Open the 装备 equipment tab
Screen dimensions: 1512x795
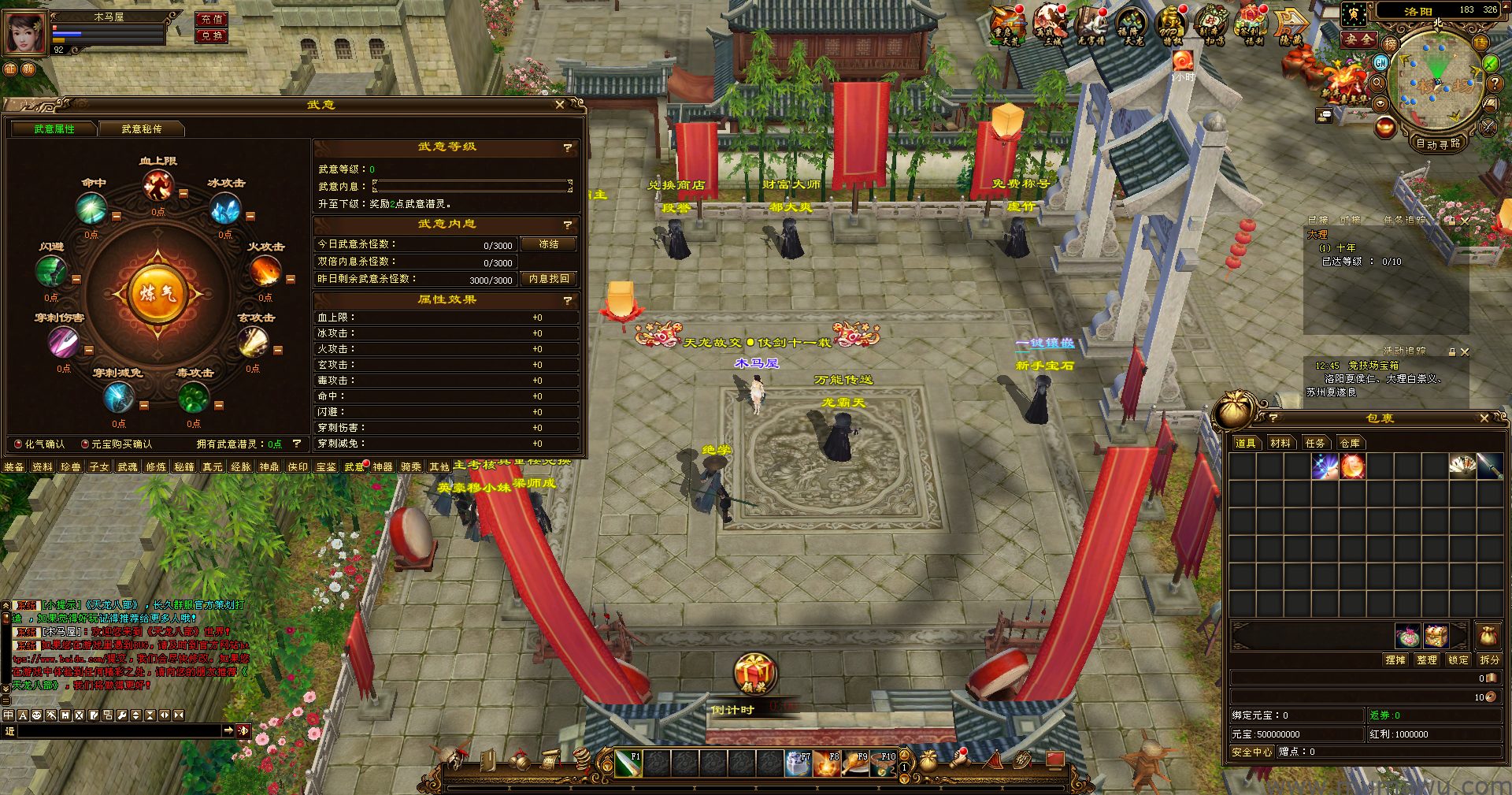(14, 467)
